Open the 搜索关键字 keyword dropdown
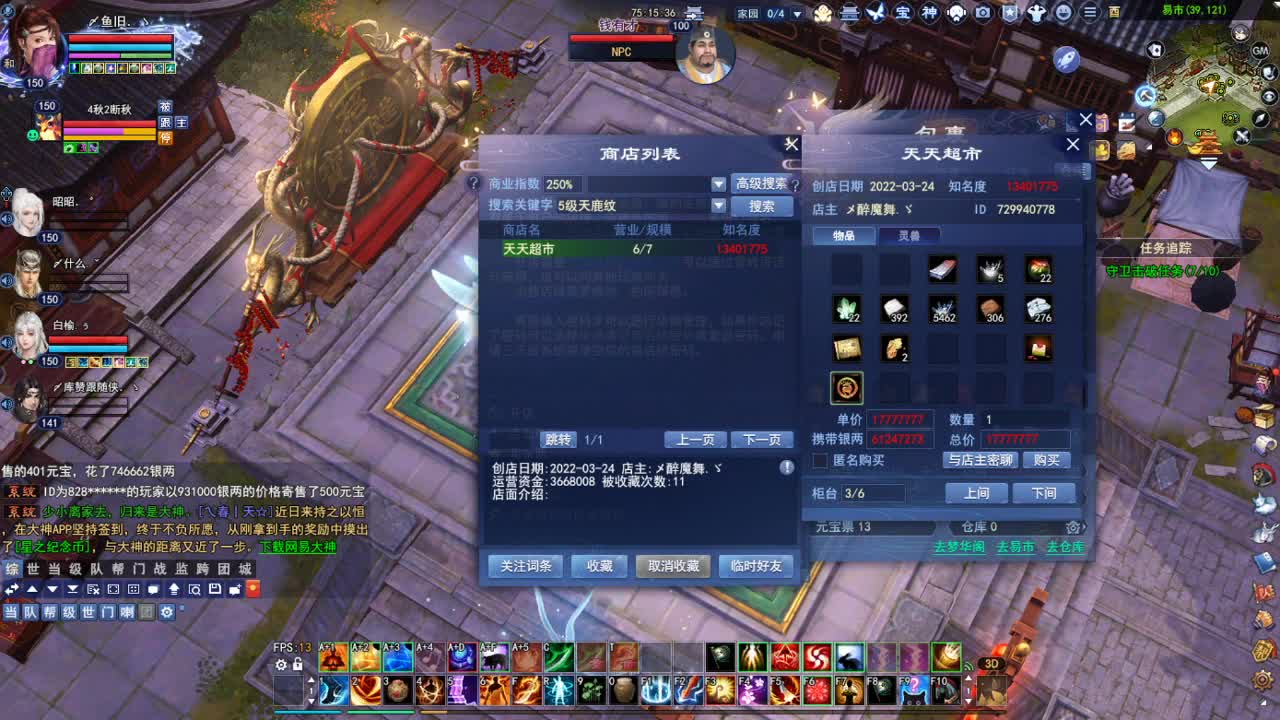 coord(717,206)
